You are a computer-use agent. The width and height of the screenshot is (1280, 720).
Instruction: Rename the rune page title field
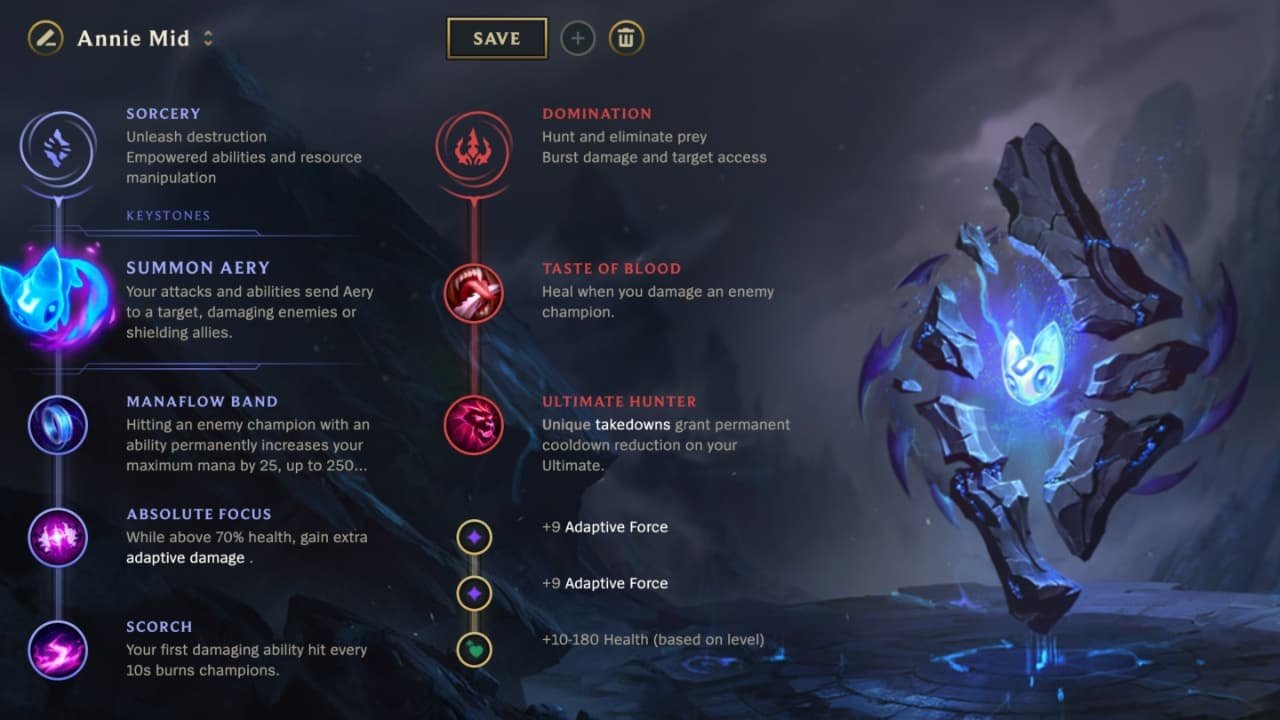tap(131, 38)
